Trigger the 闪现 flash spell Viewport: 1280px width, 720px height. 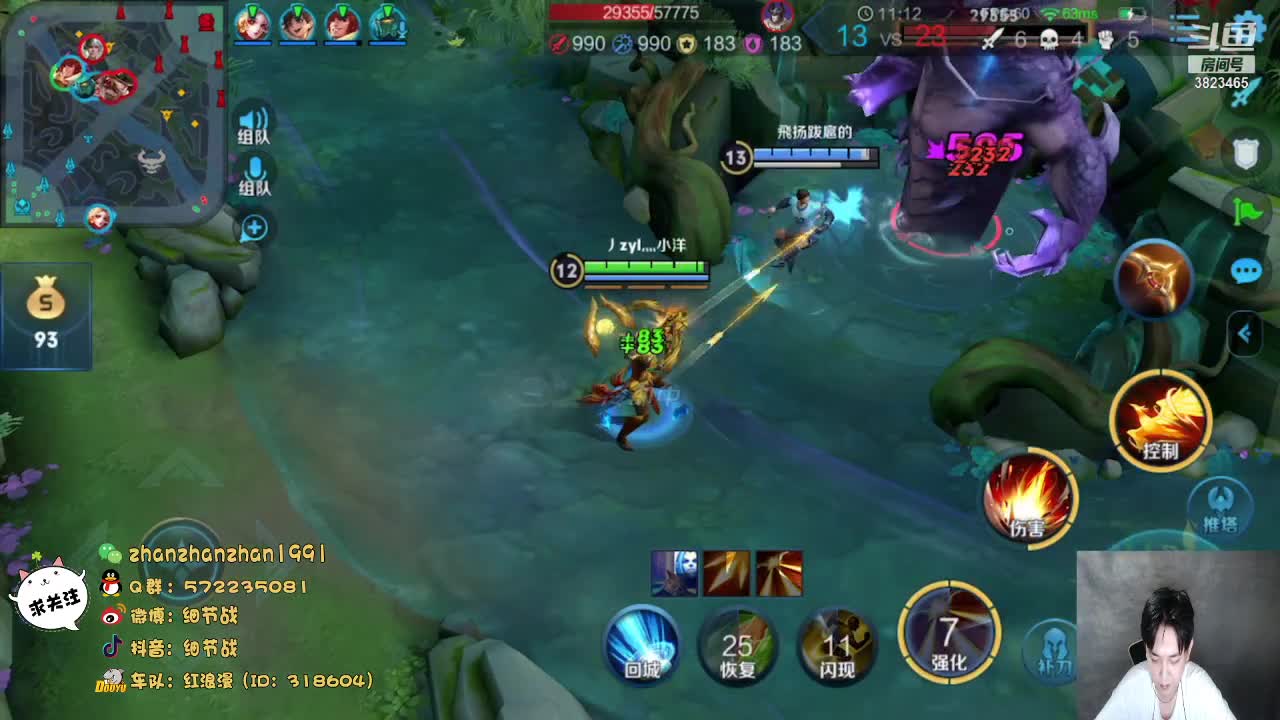coord(836,647)
